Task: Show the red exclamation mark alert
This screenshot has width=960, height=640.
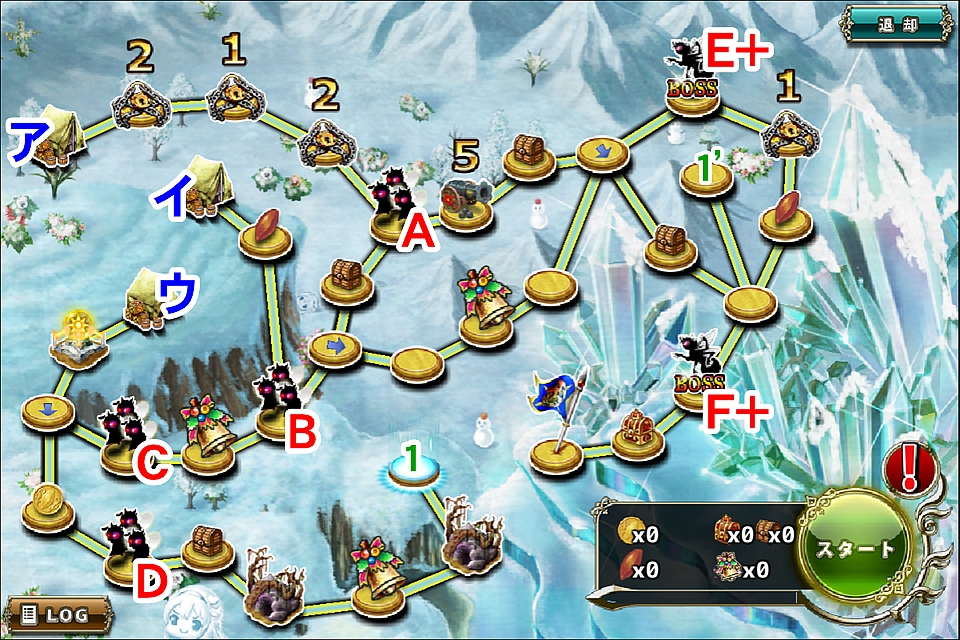Action: 909,467
